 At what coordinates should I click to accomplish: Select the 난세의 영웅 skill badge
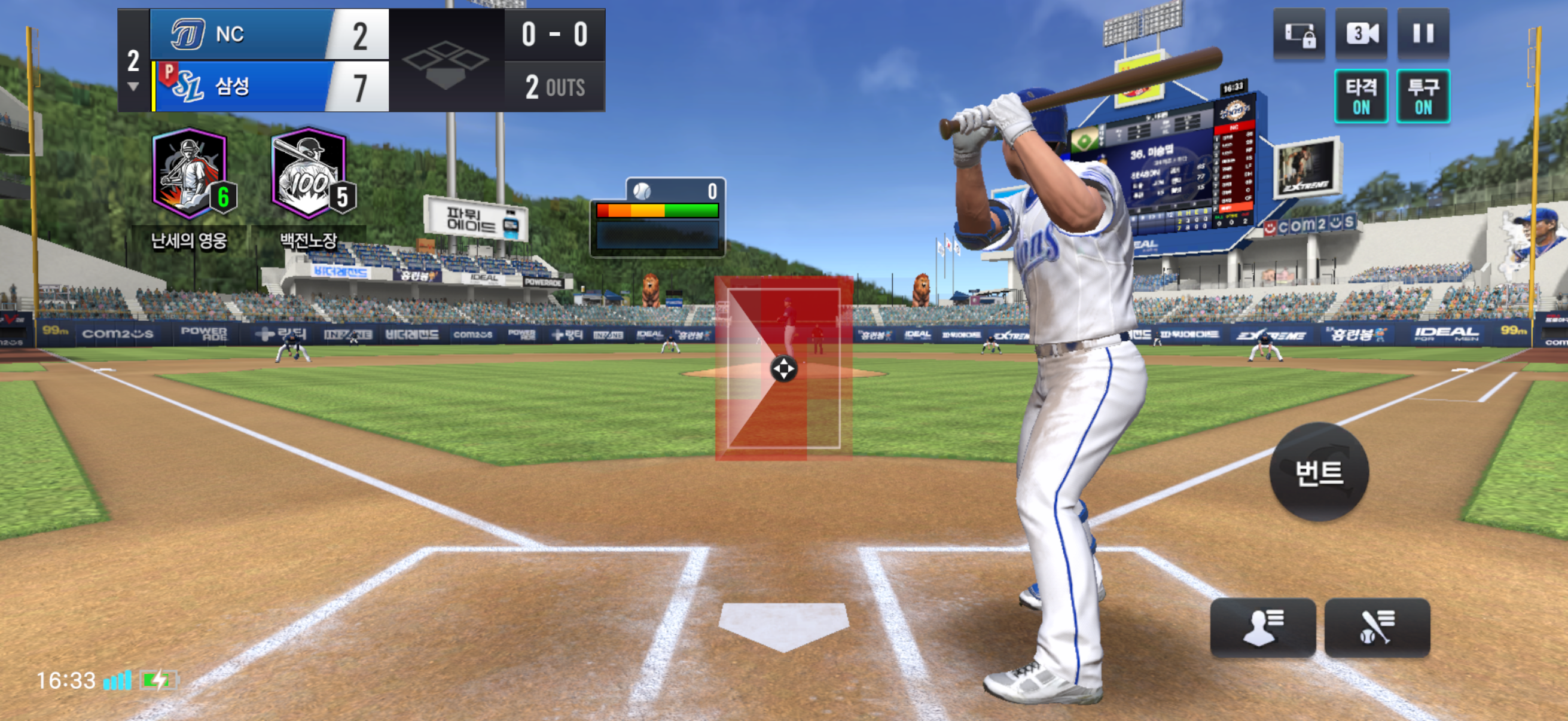(x=190, y=175)
